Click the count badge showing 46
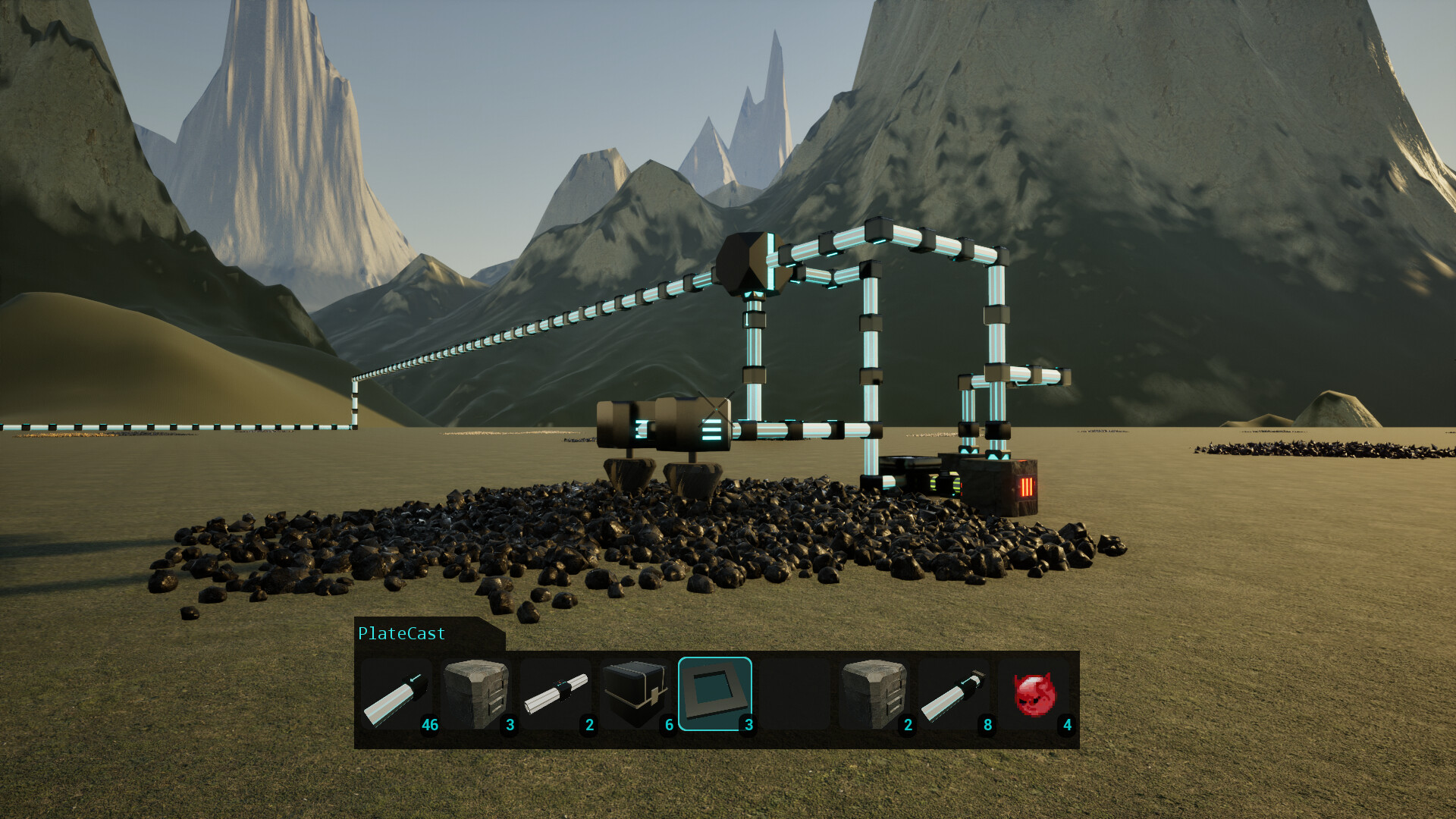 click(x=429, y=726)
